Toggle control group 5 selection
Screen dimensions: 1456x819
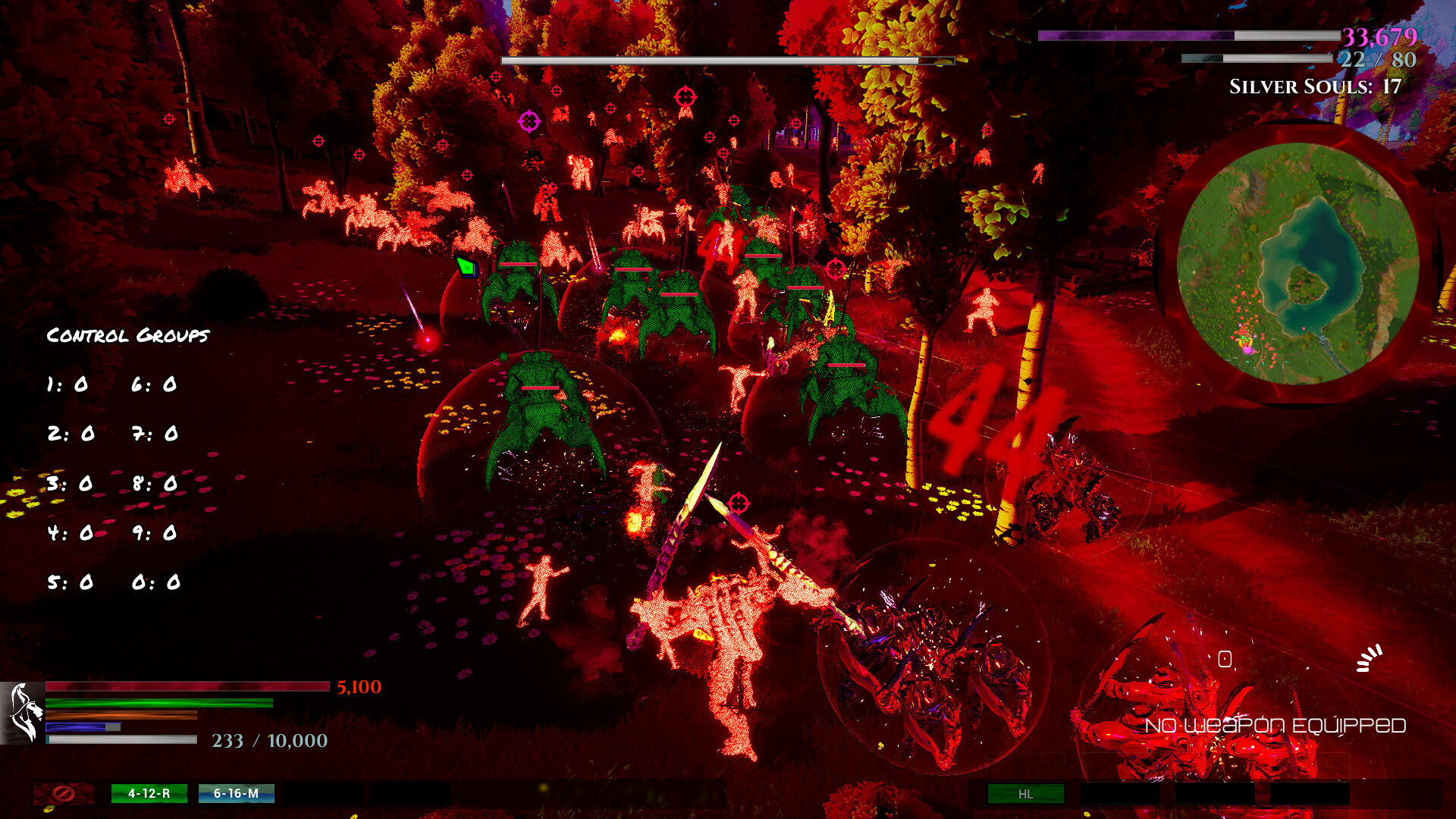70,583
